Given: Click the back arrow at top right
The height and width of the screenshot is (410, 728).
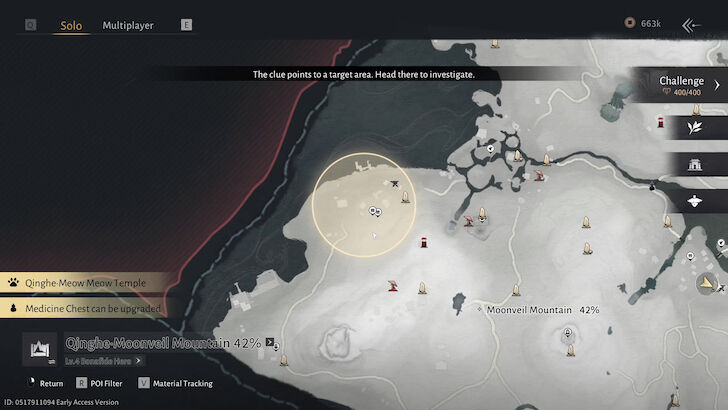Looking at the screenshot, I should (x=692, y=24).
